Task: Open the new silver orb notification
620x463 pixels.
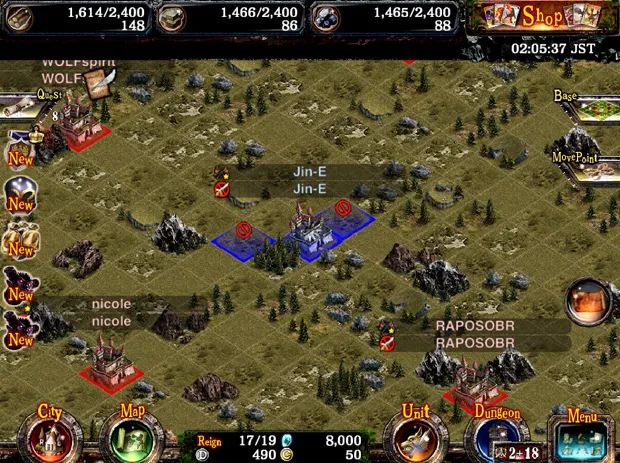Action: [x=20, y=194]
